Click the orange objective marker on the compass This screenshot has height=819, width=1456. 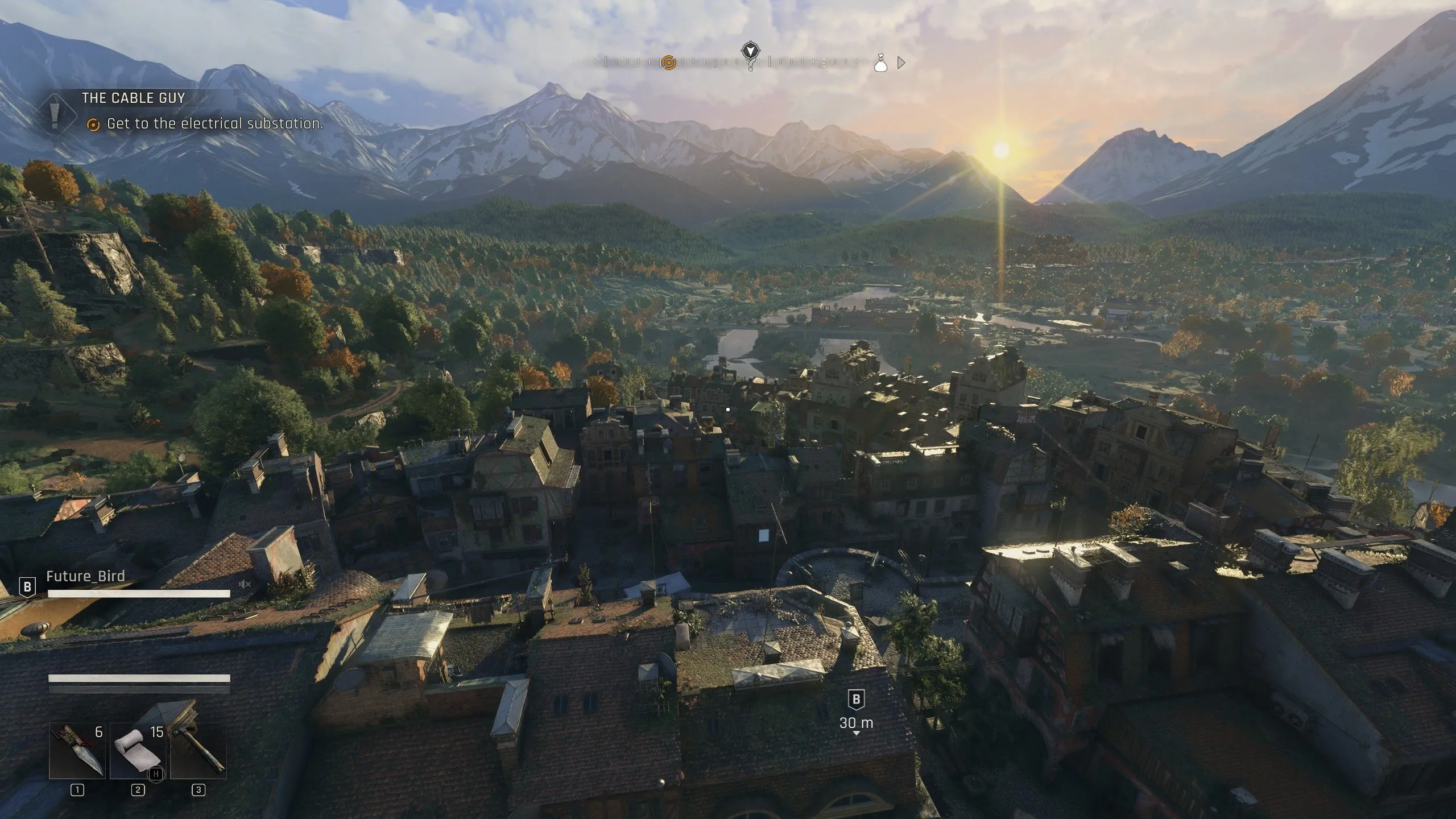[669, 62]
